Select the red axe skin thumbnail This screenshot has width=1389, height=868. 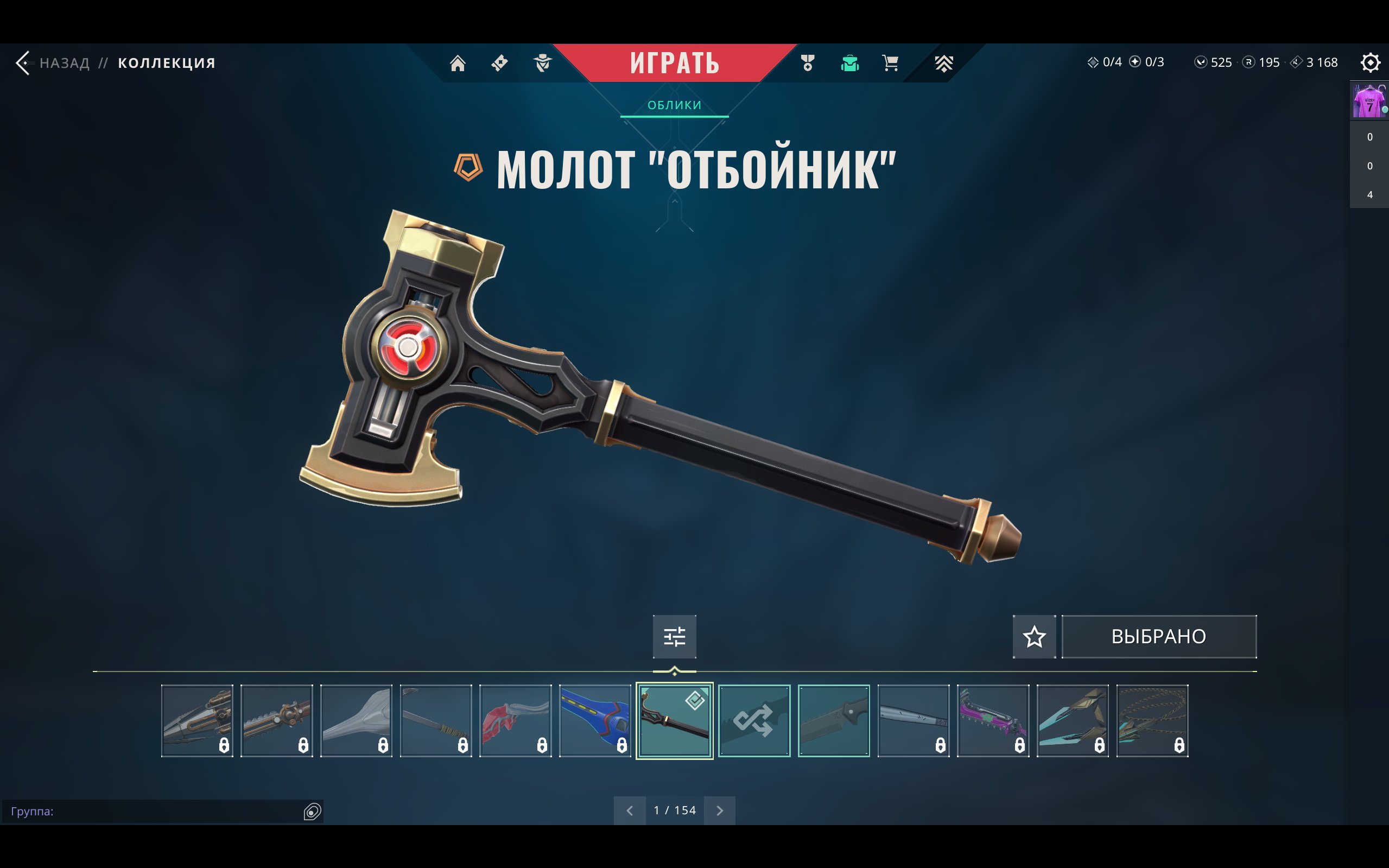pos(515,720)
